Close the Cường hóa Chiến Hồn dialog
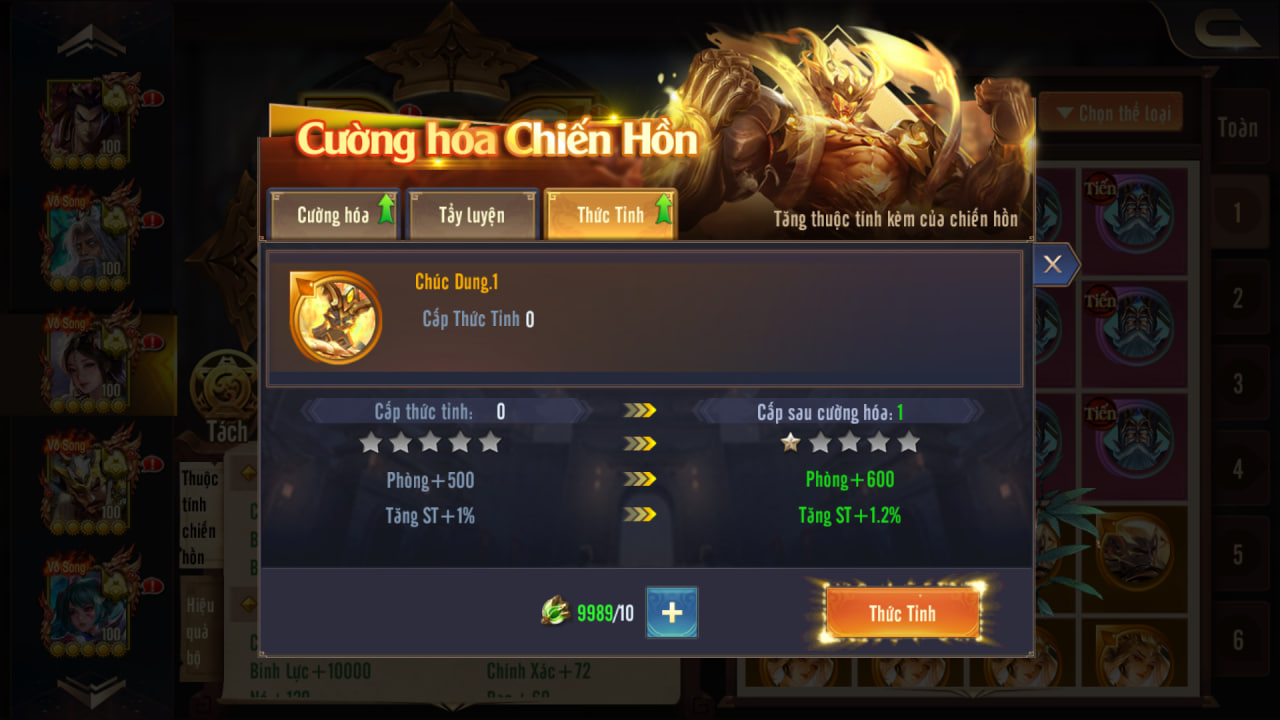 tap(1052, 264)
